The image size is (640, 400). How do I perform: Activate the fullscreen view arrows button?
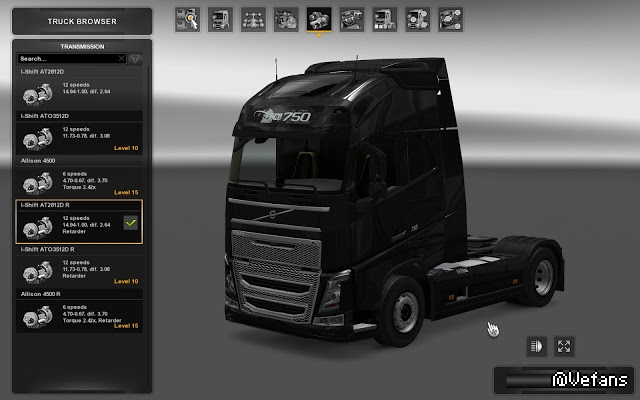tap(565, 346)
